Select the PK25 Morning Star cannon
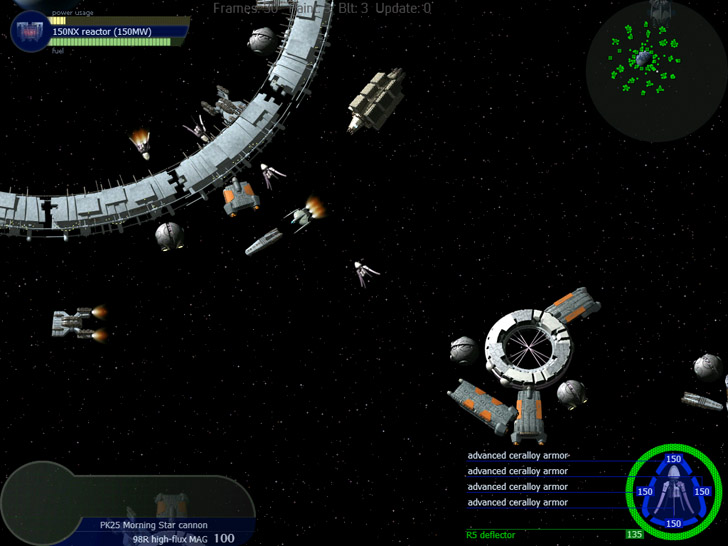The width and height of the screenshot is (728, 546). pyautogui.click(x=153, y=524)
